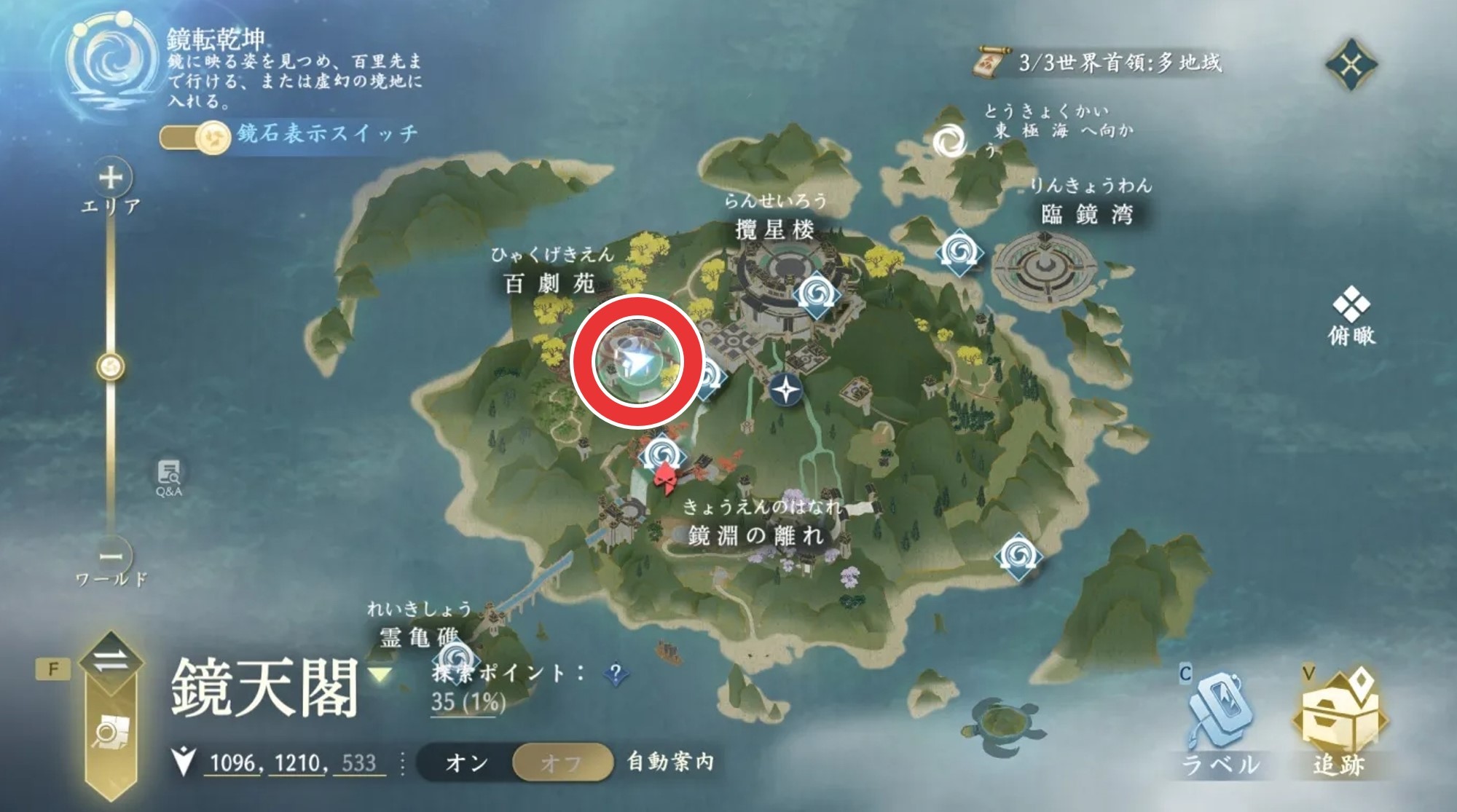The image size is (1457, 812).
Task: Open the 3/3世界首領 quest tracker
Action: [x=1100, y=63]
